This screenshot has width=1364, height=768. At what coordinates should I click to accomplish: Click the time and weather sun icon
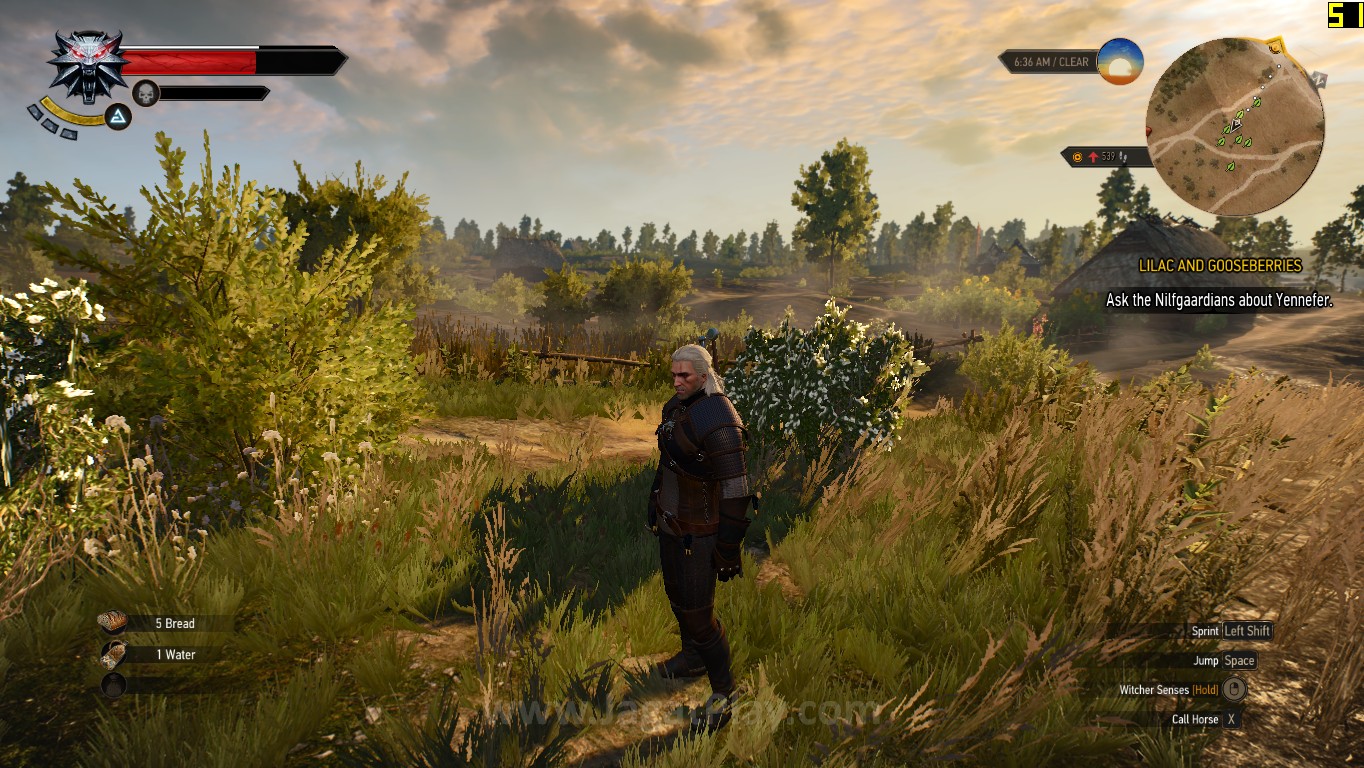1119,61
